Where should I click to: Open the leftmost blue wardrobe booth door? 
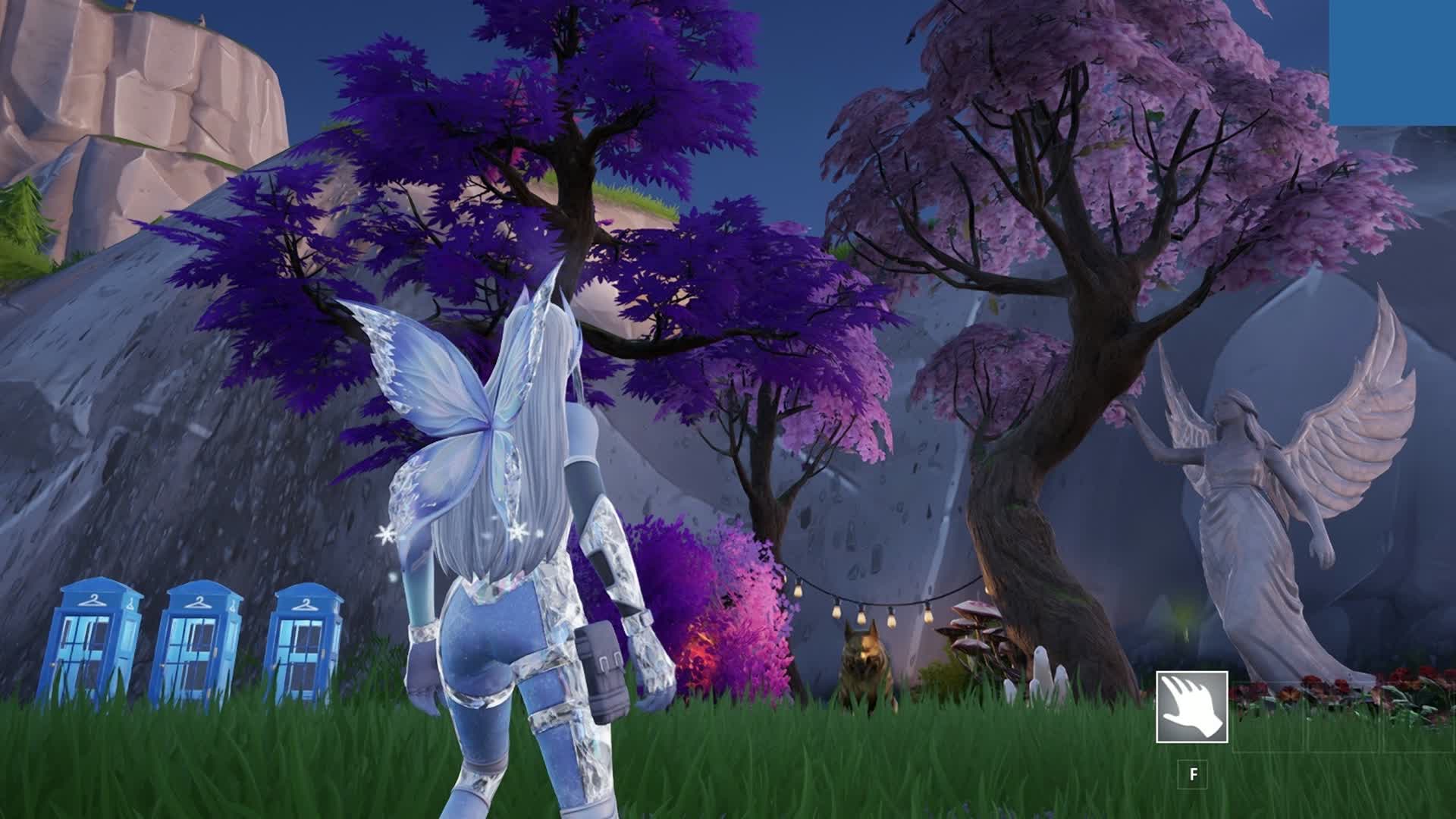tap(86, 654)
